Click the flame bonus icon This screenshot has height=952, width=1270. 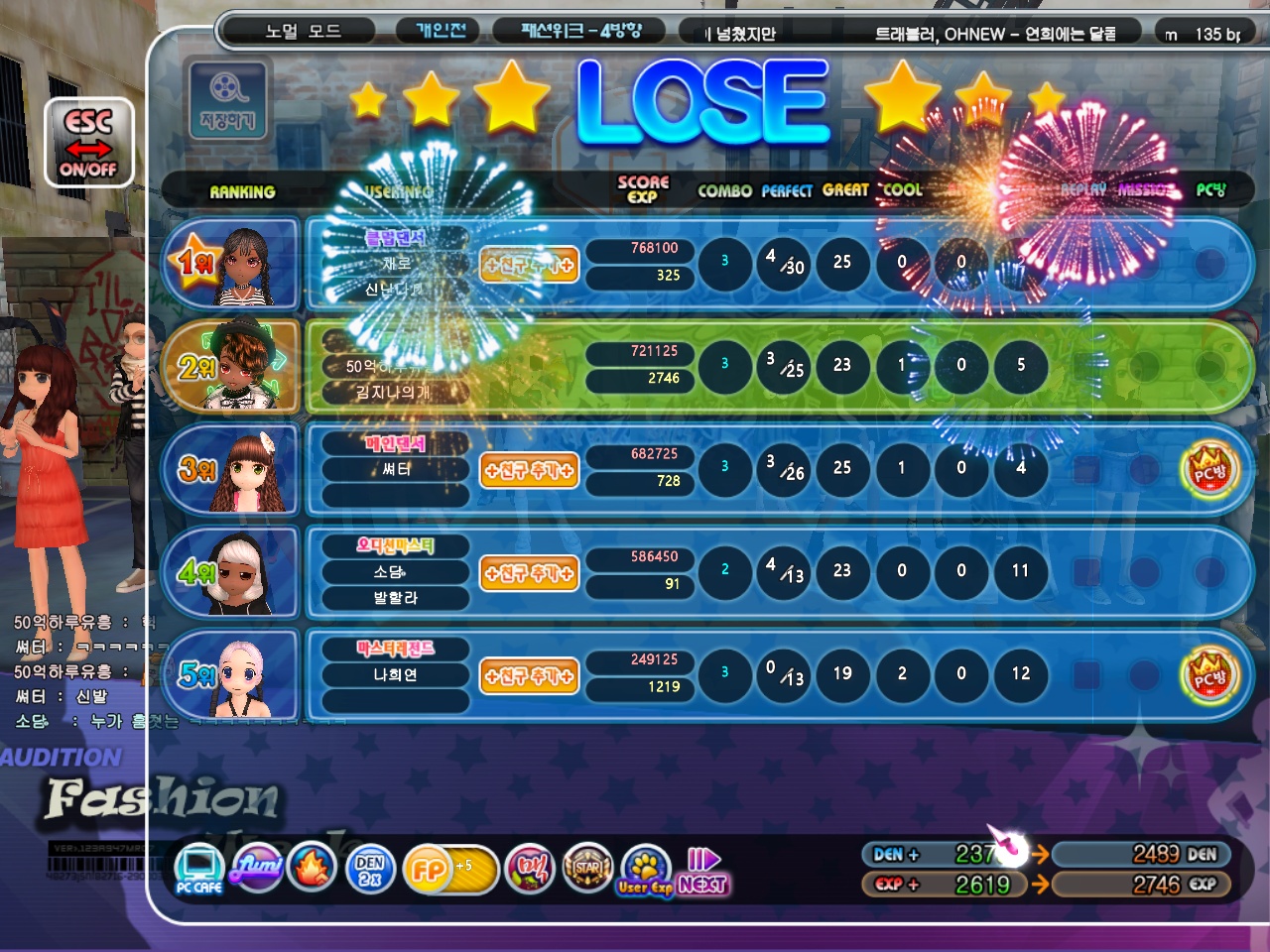coord(313,870)
